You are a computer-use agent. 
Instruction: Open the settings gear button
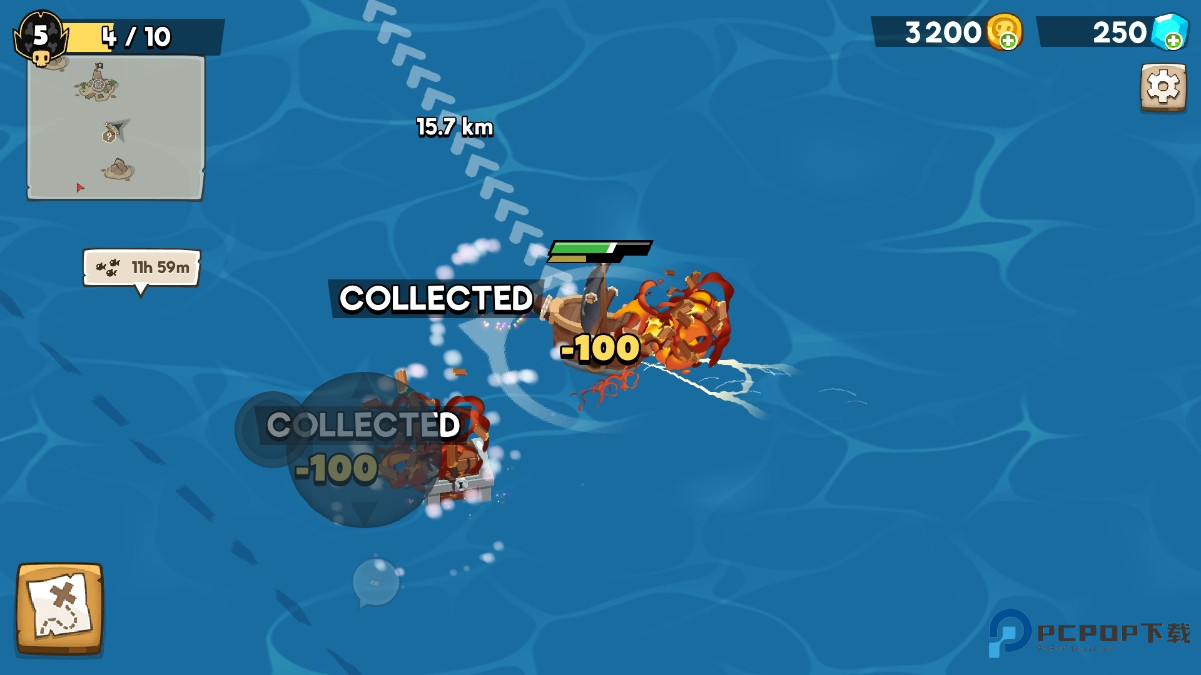point(1163,87)
